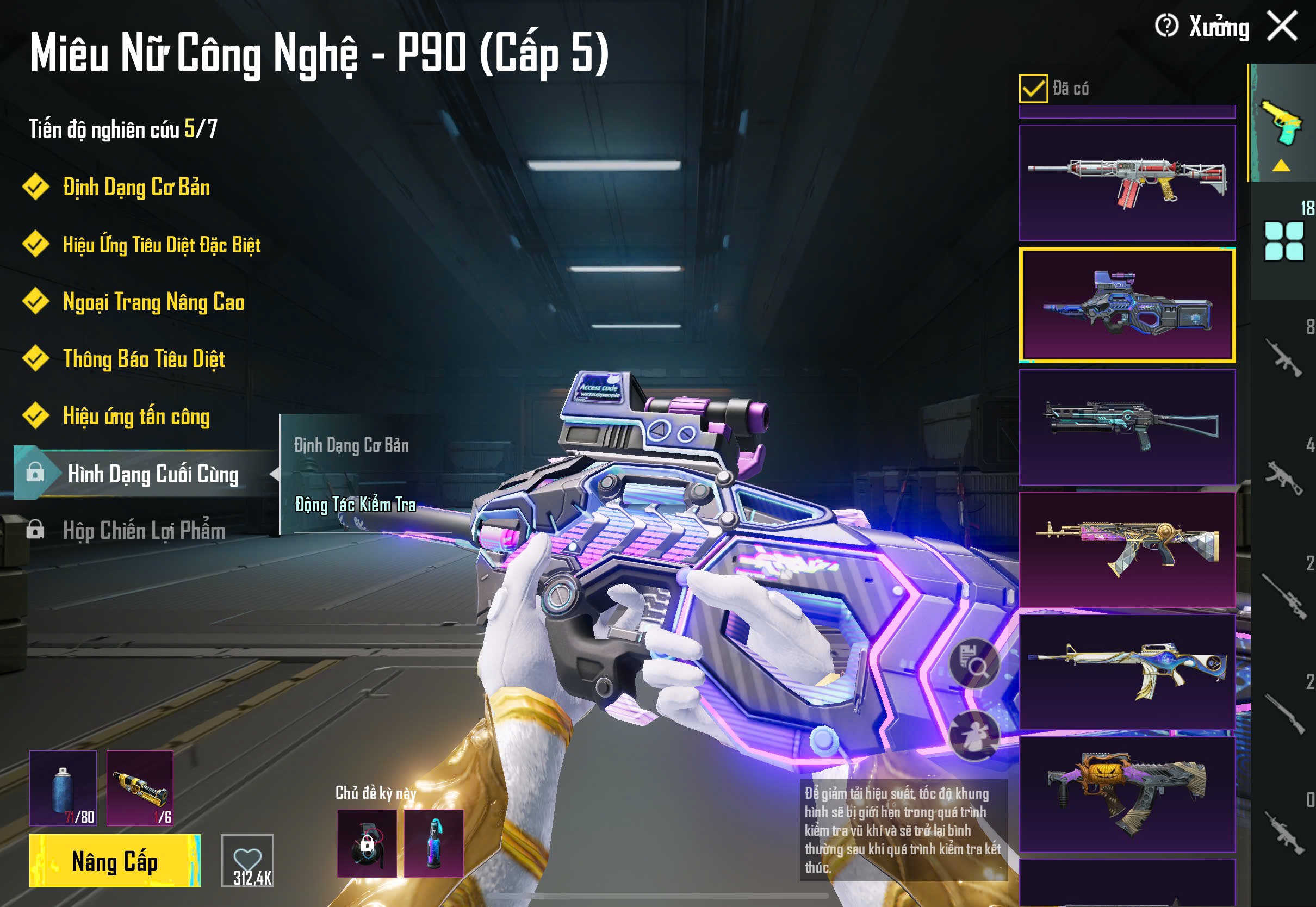
Task: Select the blue spray paint material slot
Action: pos(63,788)
